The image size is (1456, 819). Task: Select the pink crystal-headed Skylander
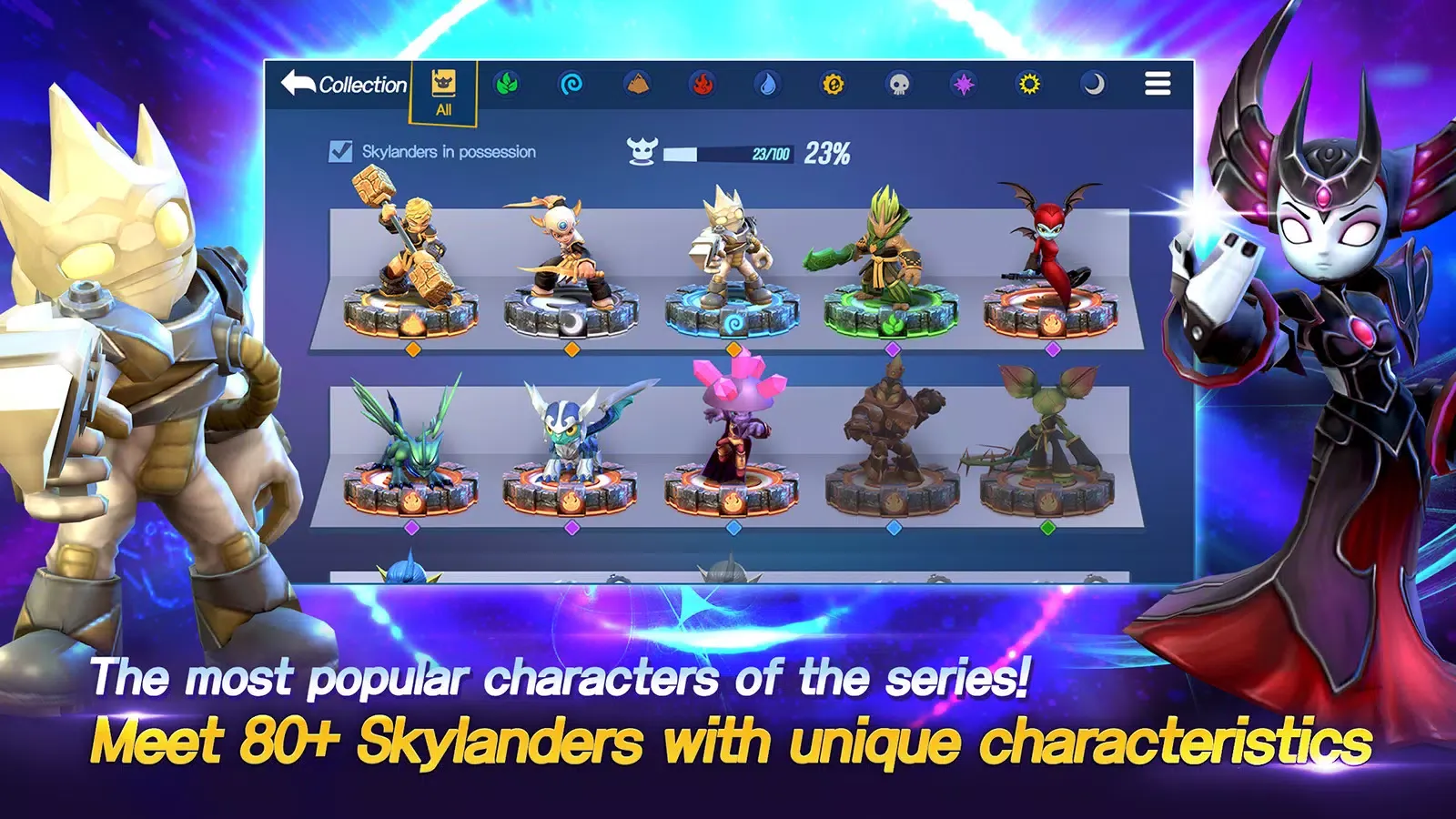(x=733, y=437)
